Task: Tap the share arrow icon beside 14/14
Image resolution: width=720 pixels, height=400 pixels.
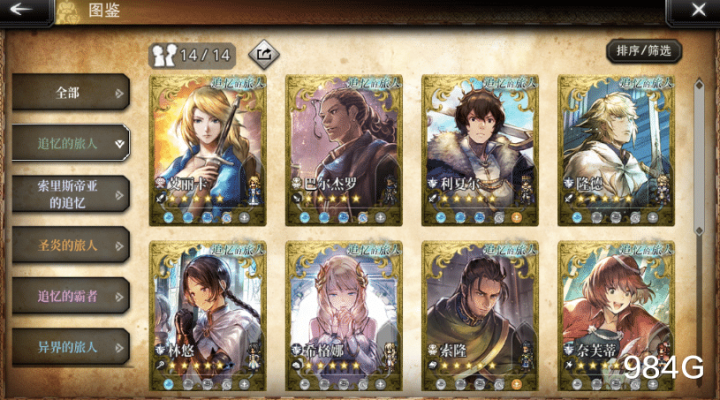Action: 265,52
